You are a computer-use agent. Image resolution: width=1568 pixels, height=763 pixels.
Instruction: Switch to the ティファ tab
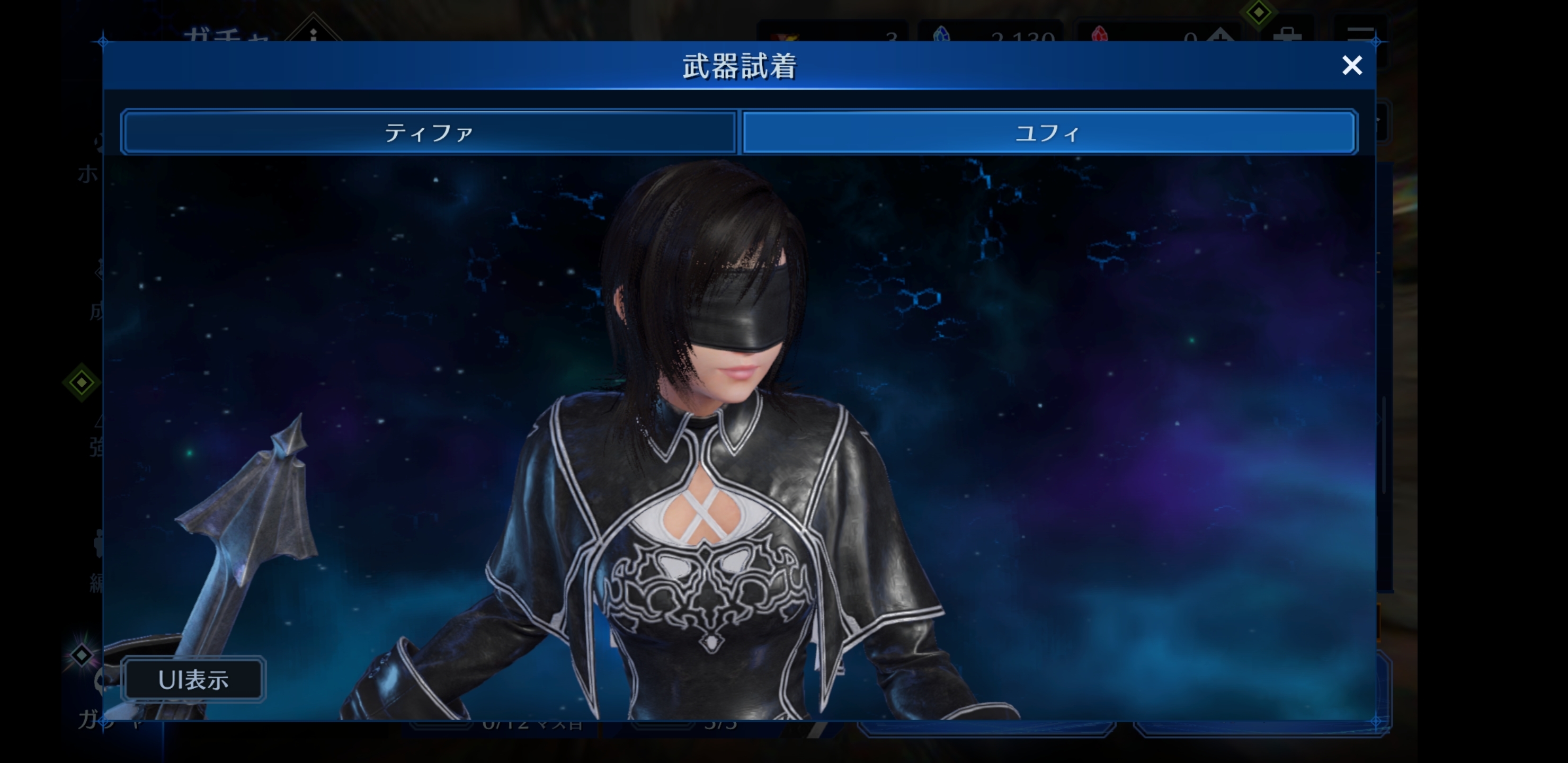pos(429,132)
